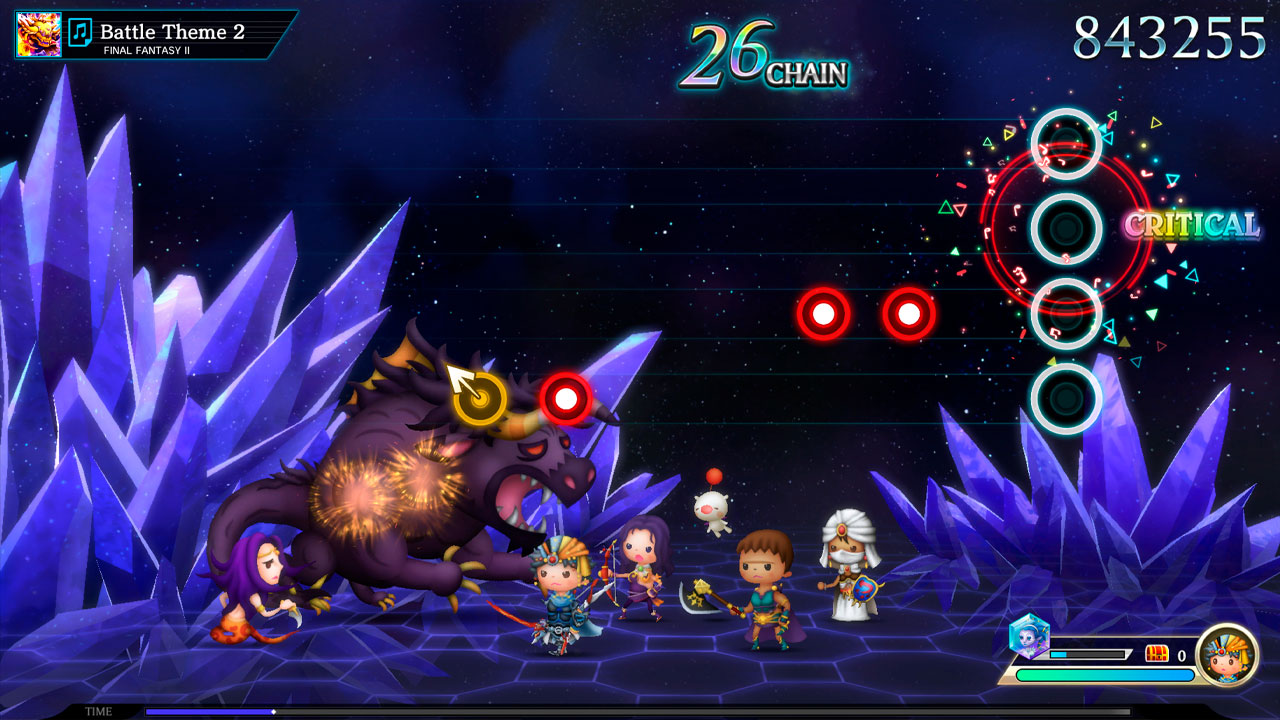
Task: Hit the yellow arrow slide note
Action: [479, 399]
